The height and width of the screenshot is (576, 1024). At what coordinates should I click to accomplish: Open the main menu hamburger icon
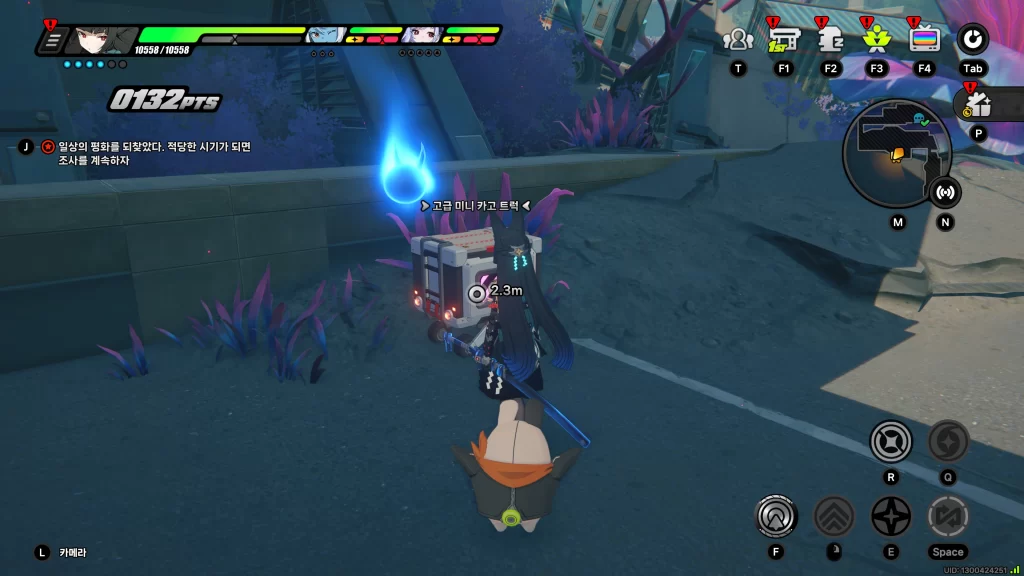(53, 41)
